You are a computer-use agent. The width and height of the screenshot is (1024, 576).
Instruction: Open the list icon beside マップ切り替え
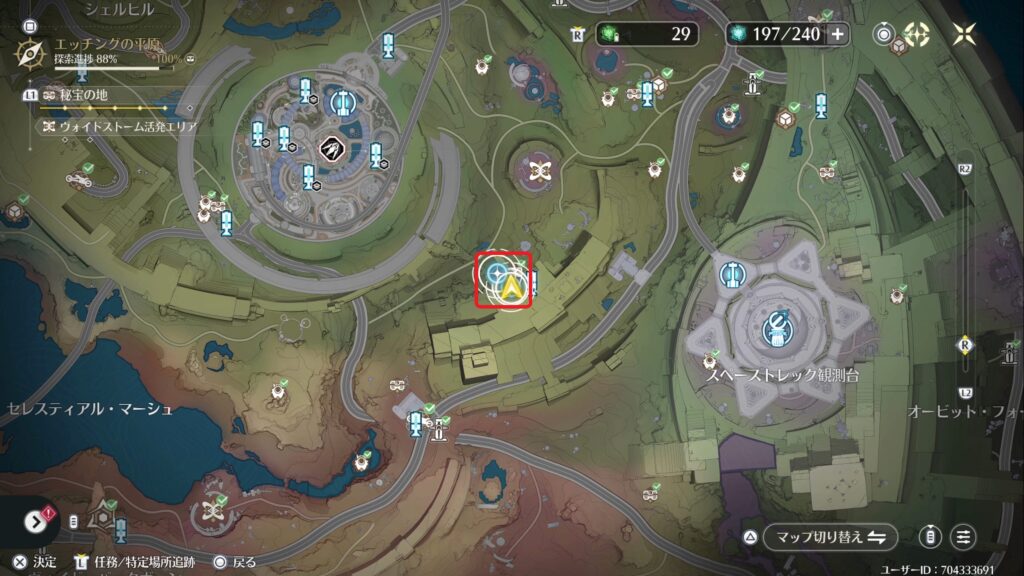coord(963,537)
